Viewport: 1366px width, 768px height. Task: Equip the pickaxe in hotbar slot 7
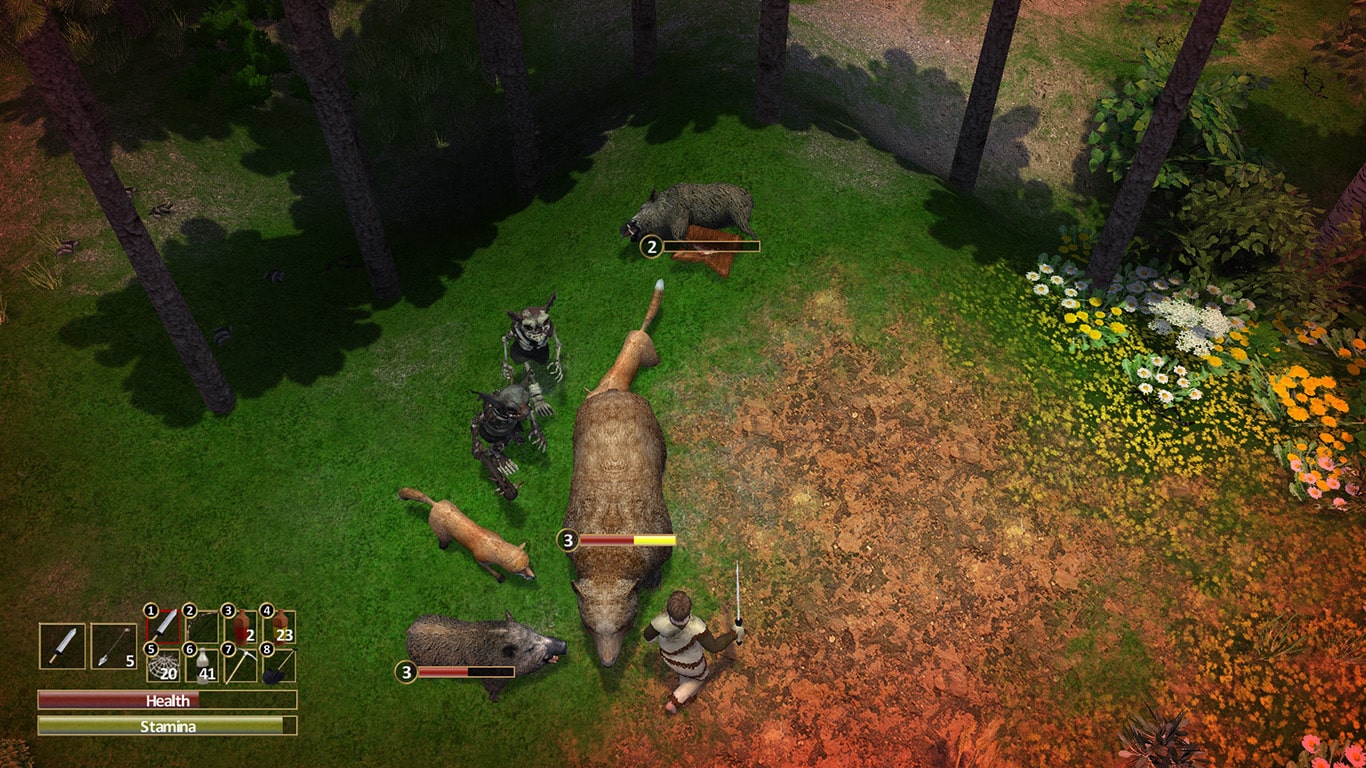pyautogui.click(x=241, y=665)
